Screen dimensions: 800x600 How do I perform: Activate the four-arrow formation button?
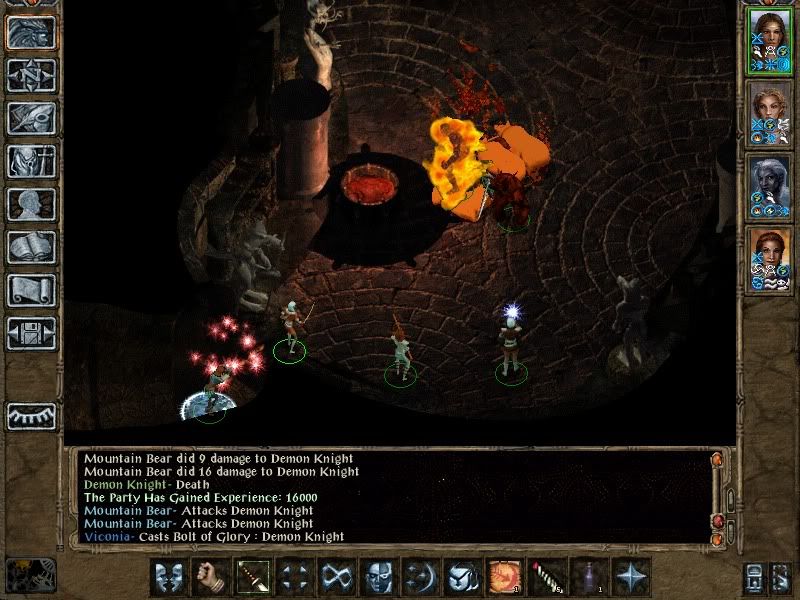(294, 577)
